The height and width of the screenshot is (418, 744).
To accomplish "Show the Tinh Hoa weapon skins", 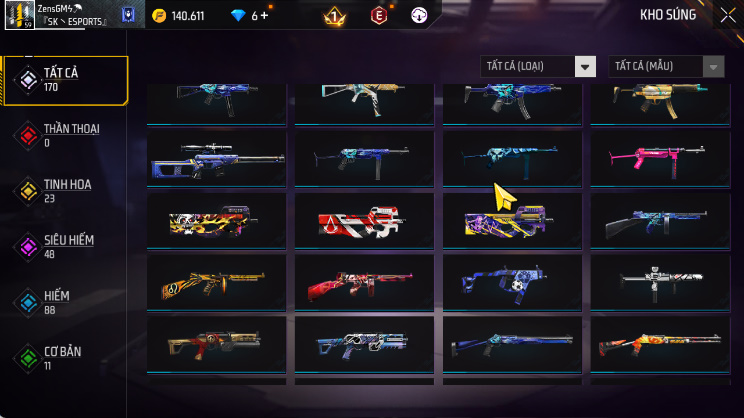I will (x=65, y=191).
